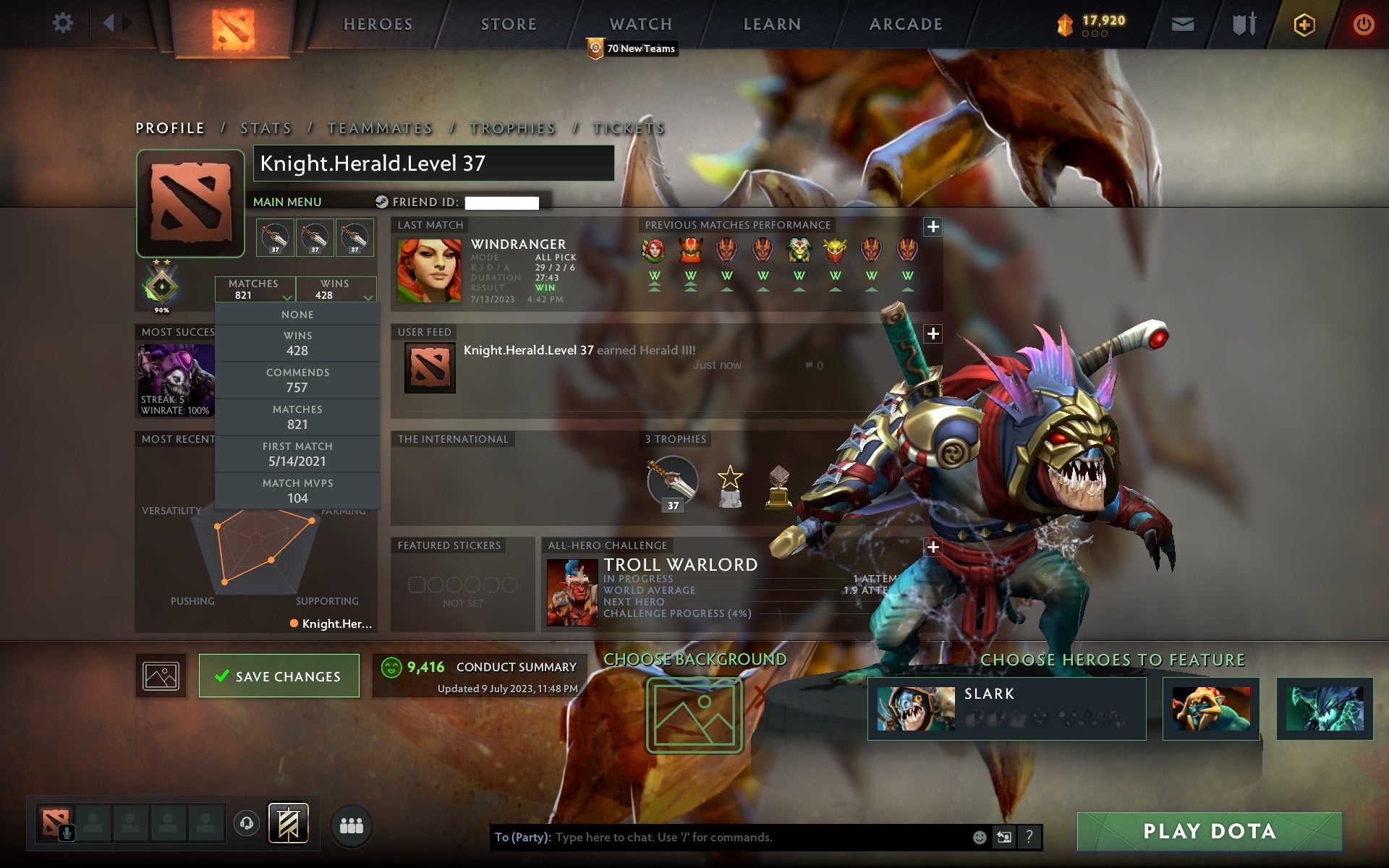Open the voice chat headphones icon bottom-left
The height and width of the screenshot is (868, 1389).
pyautogui.click(x=246, y=822)
